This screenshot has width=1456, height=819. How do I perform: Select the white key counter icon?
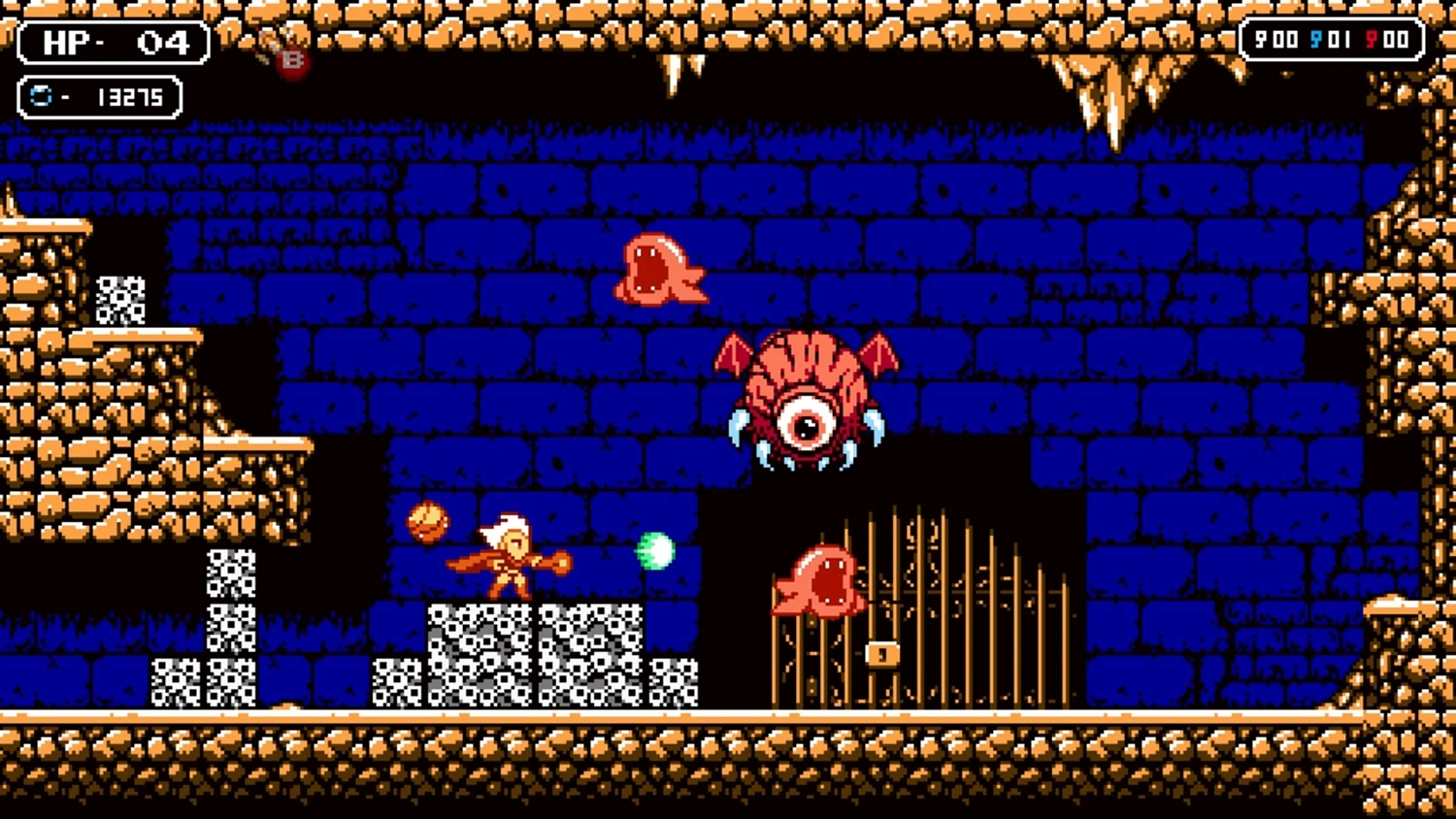[1260, 39]
